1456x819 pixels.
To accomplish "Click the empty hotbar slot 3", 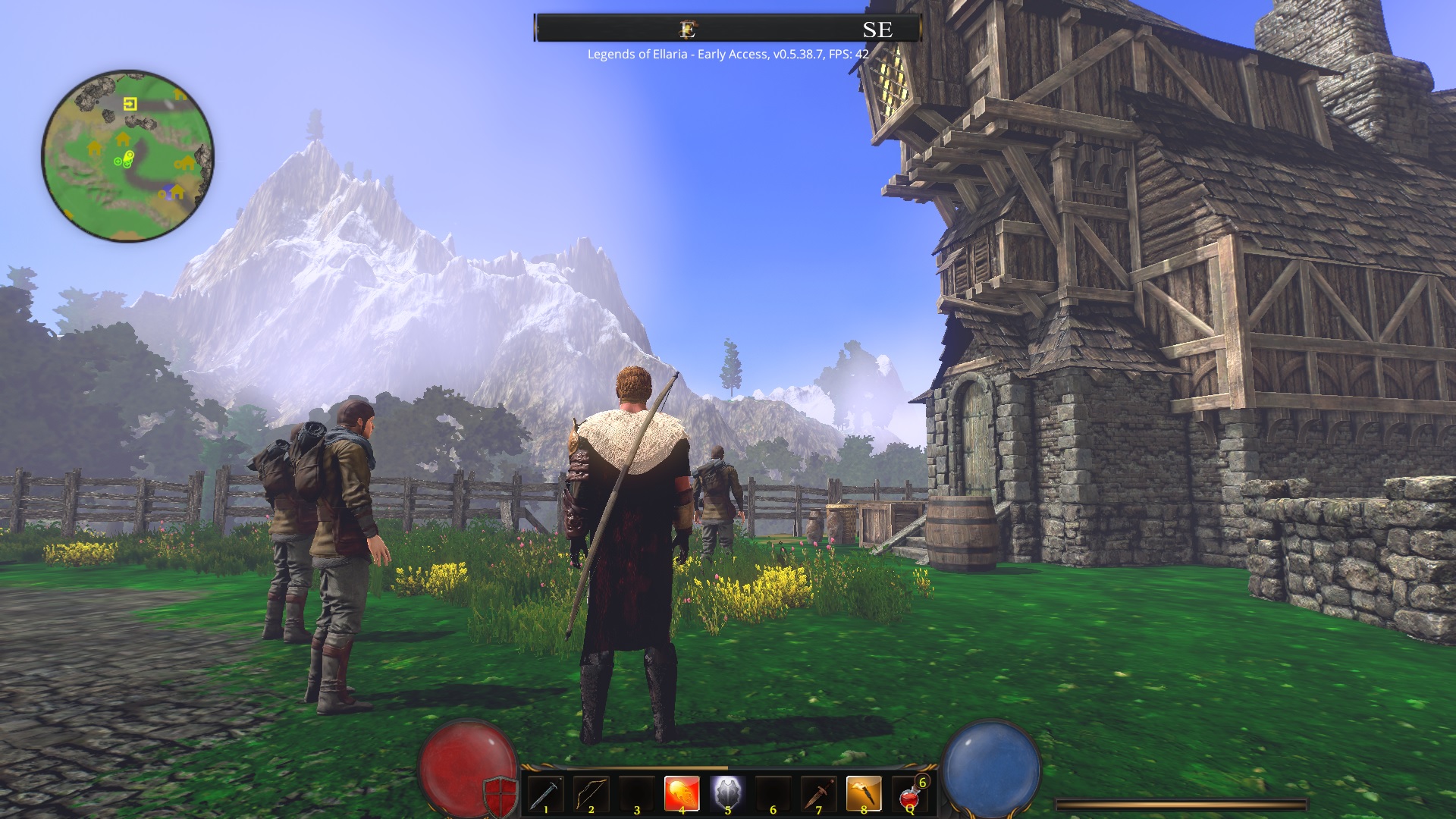I will coord(635,792).
